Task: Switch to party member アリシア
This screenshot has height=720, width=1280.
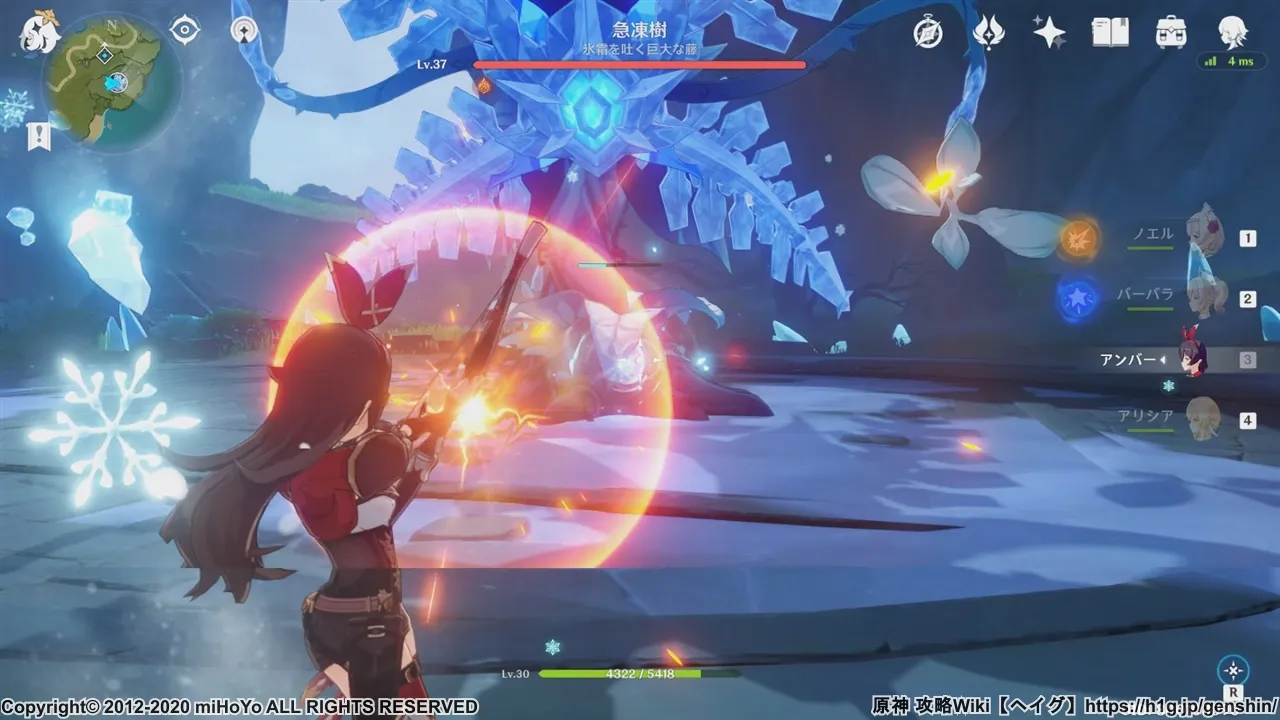Action: [x=1203, y=419]
